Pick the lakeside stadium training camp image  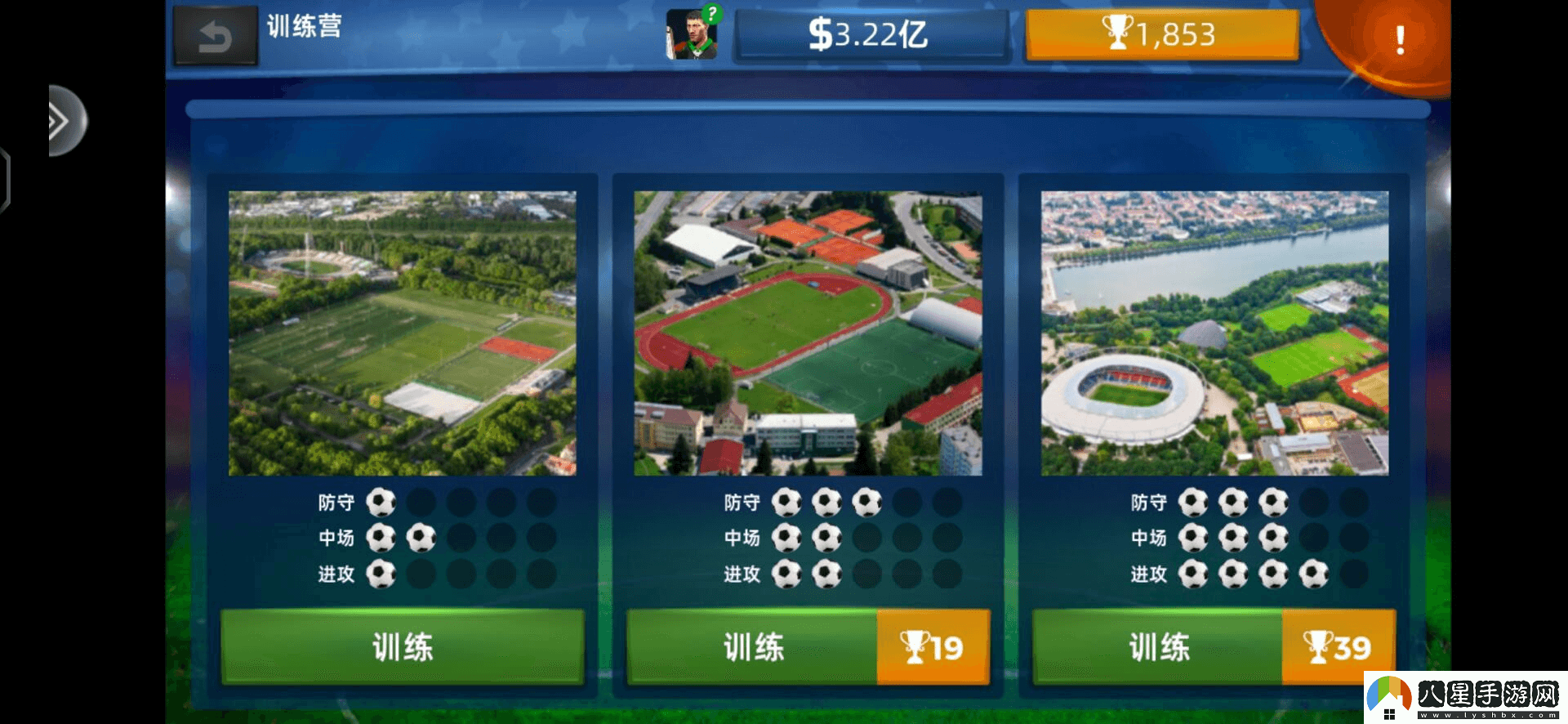tap(1214, 333)
